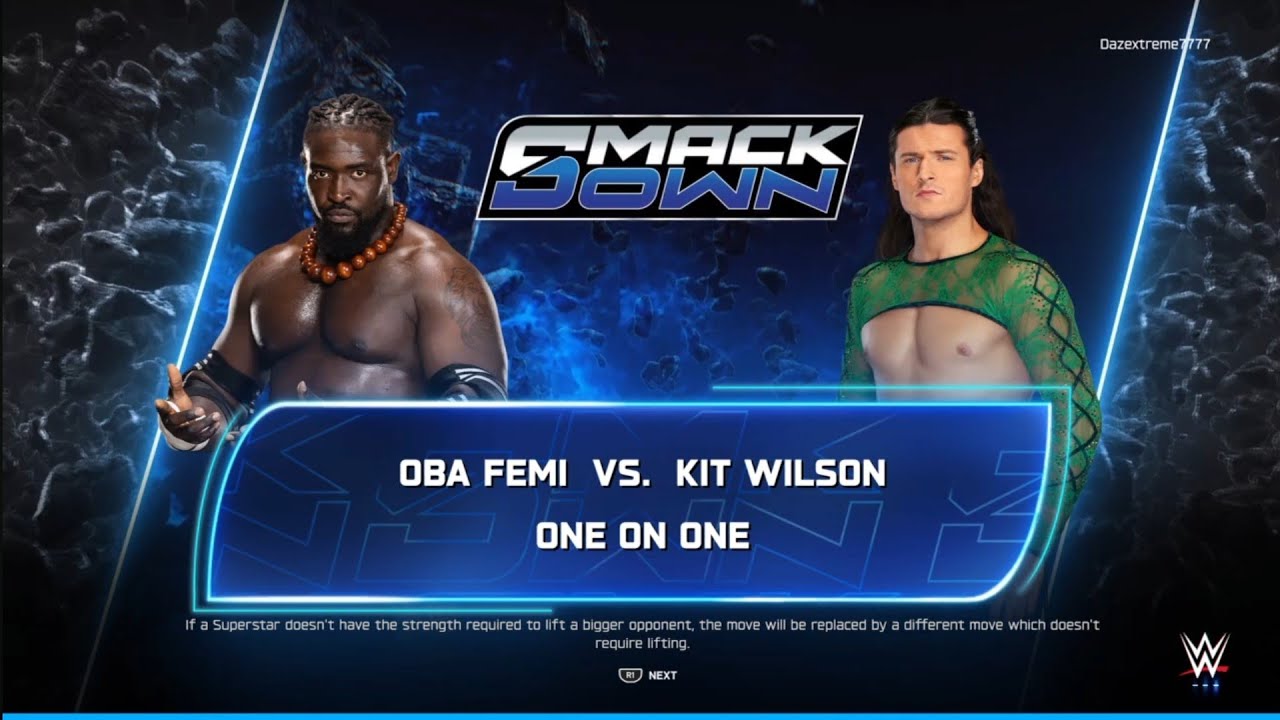Select the SmackDown show logo

pyautogui.click(x=668, y=165)
